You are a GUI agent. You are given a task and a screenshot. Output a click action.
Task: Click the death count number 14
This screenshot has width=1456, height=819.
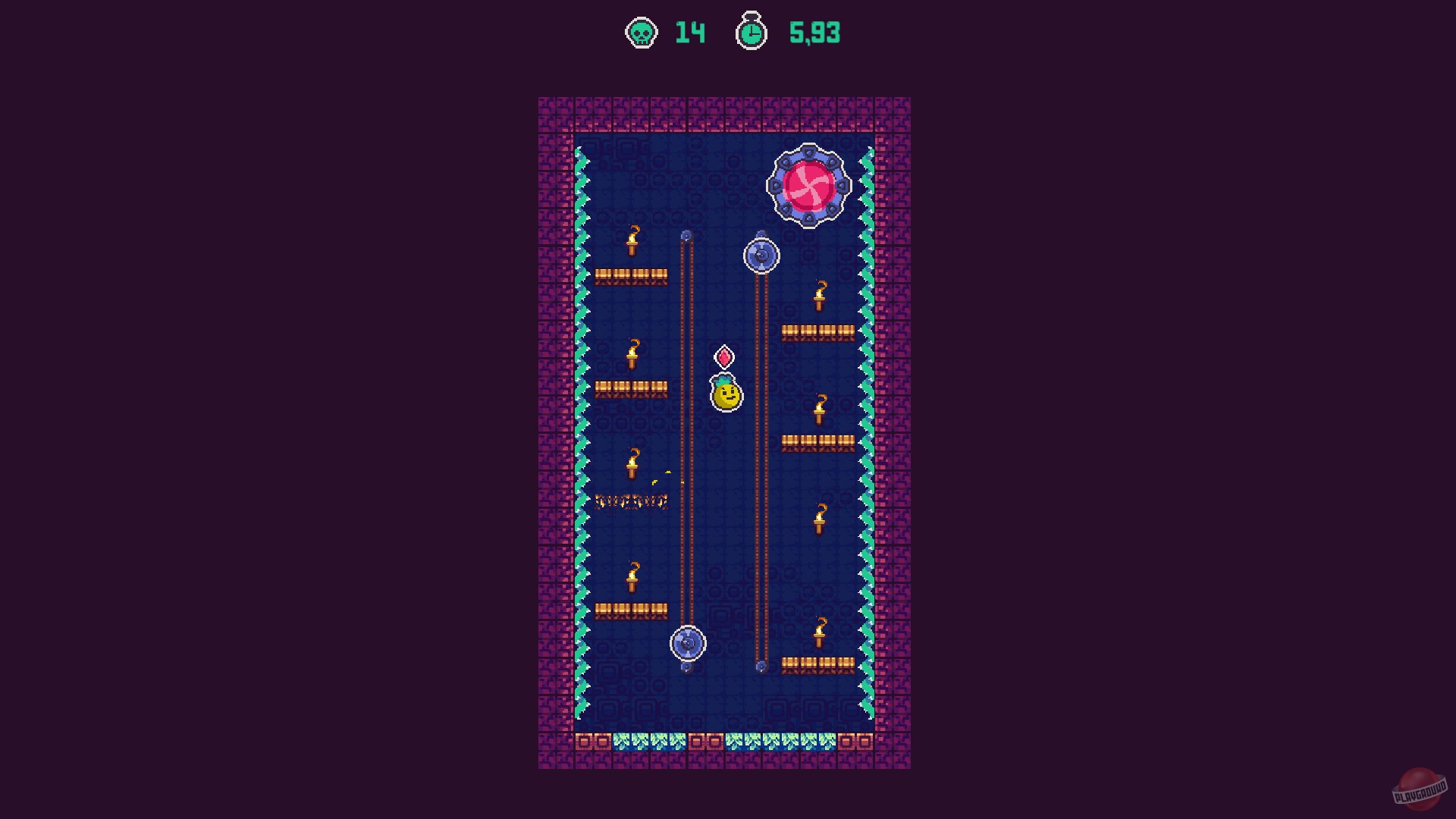click(691, 33)
